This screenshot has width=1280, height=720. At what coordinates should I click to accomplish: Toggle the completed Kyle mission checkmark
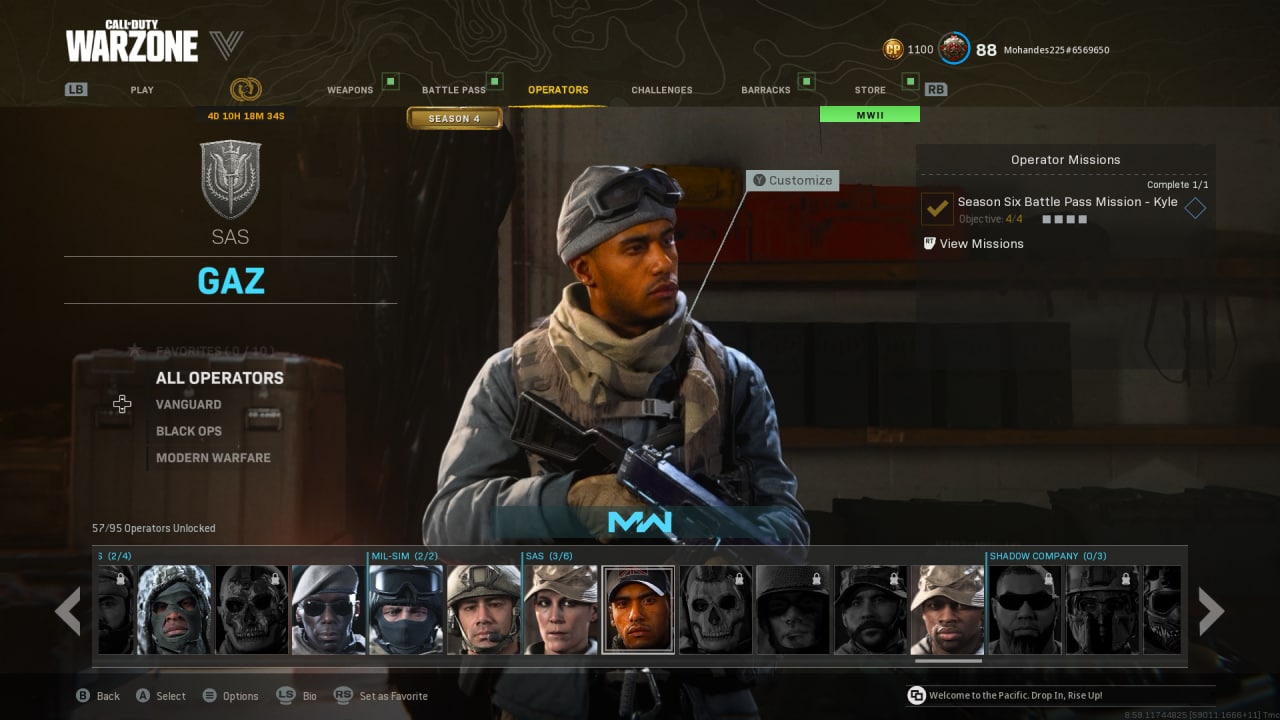[935, 209]
